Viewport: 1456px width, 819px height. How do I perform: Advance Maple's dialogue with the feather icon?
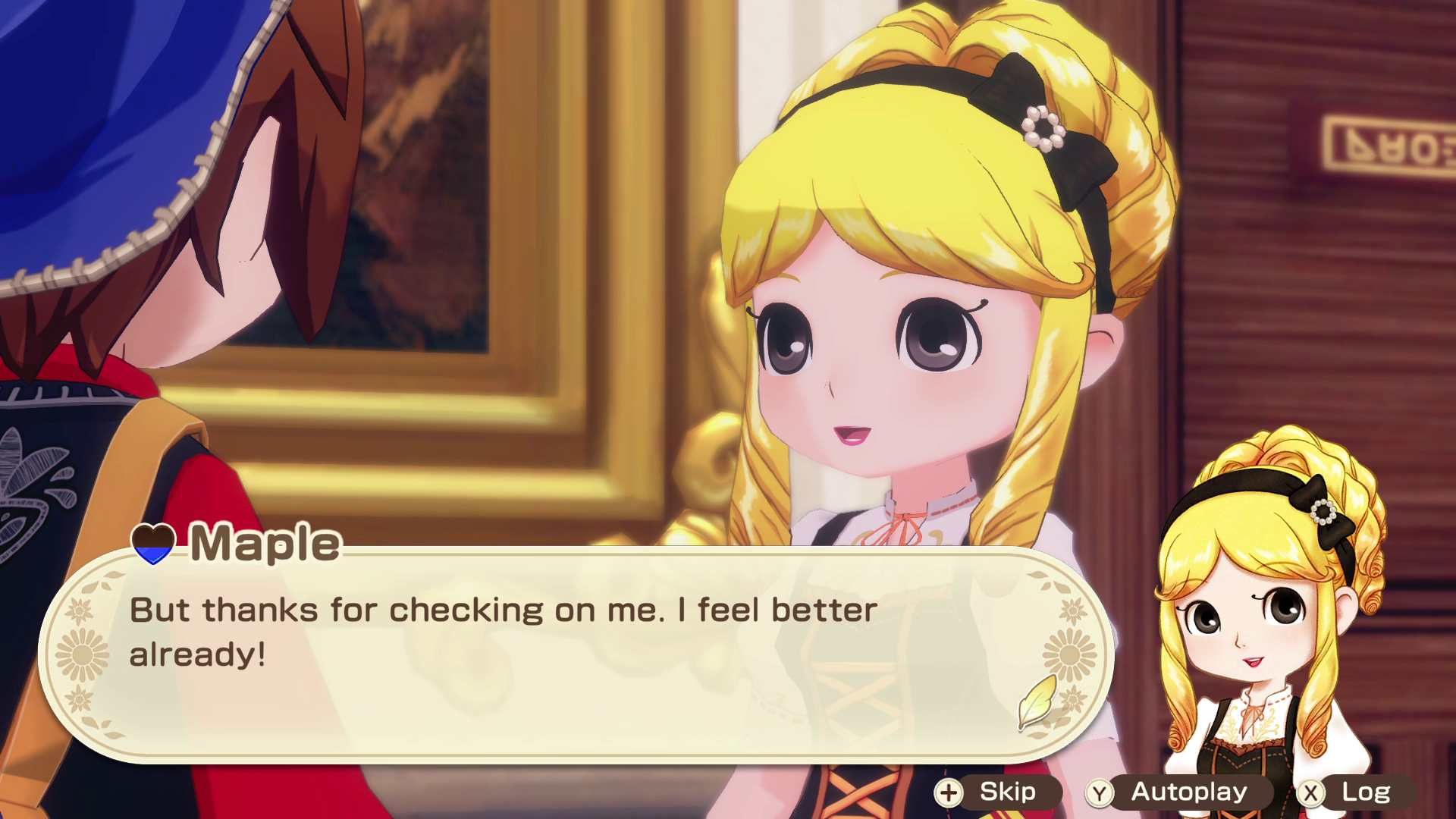coord(1037,701)
